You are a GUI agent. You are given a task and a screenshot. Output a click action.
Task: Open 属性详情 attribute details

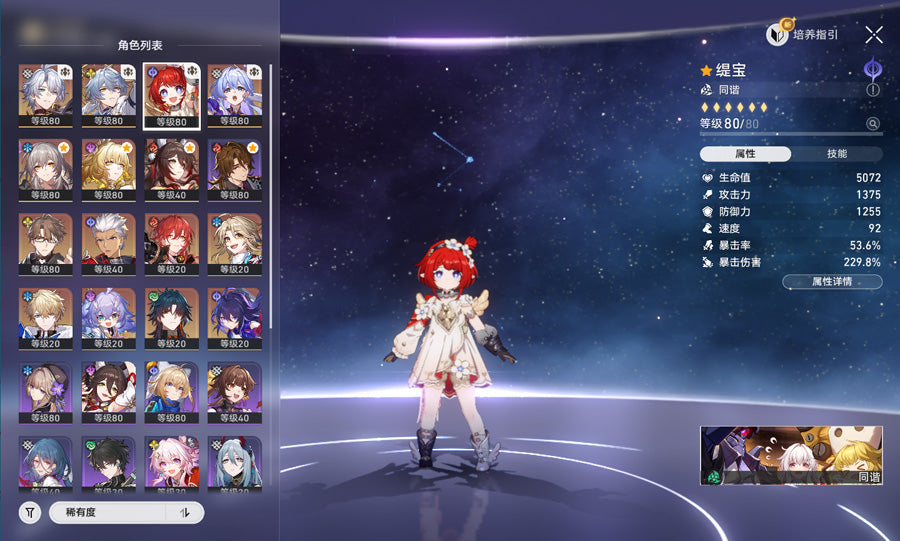point(832,282)
